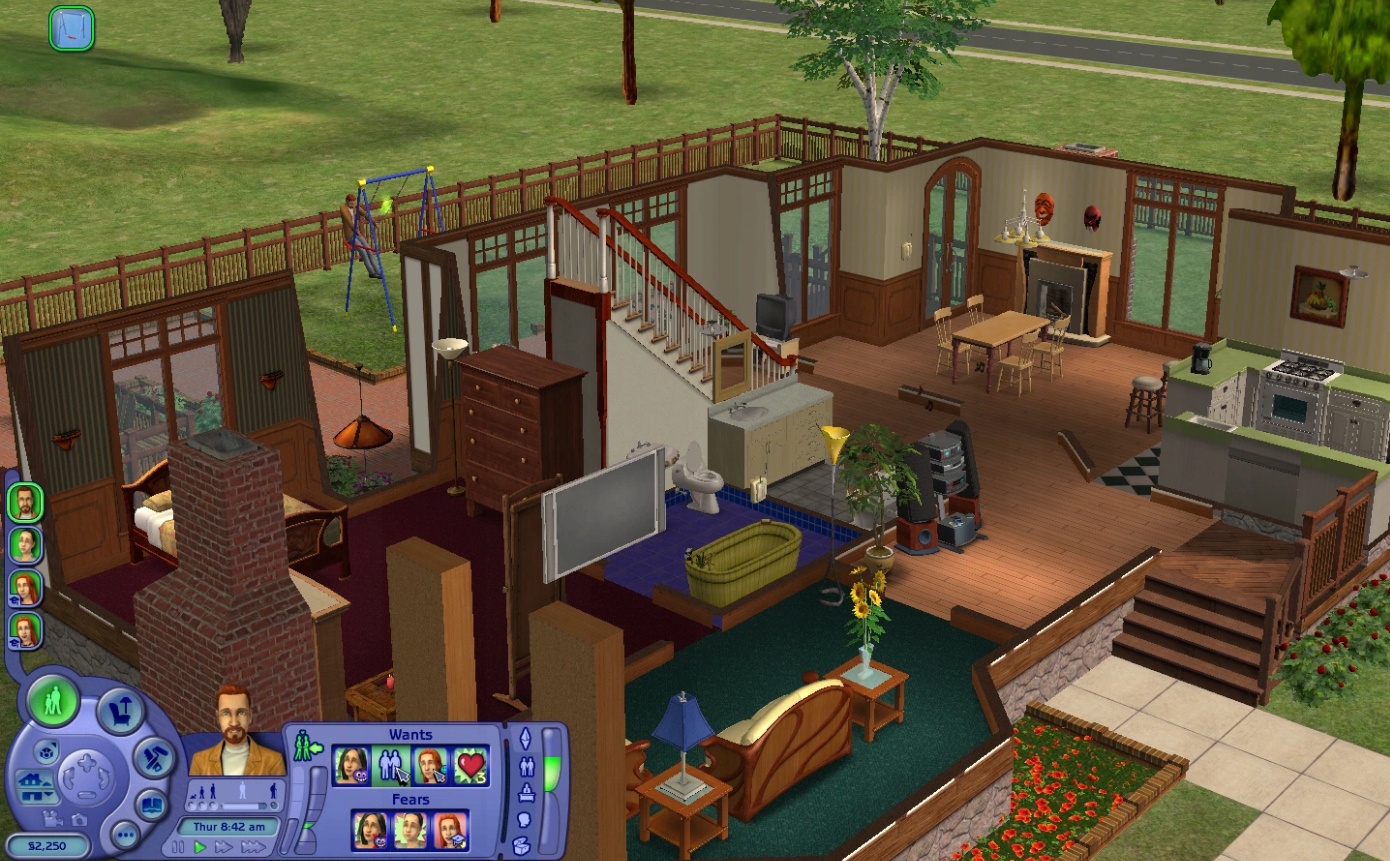Select the heart Fall in Love want
Screen dimensions: 1390x861
pyautogui.click(x=469, y=765)
